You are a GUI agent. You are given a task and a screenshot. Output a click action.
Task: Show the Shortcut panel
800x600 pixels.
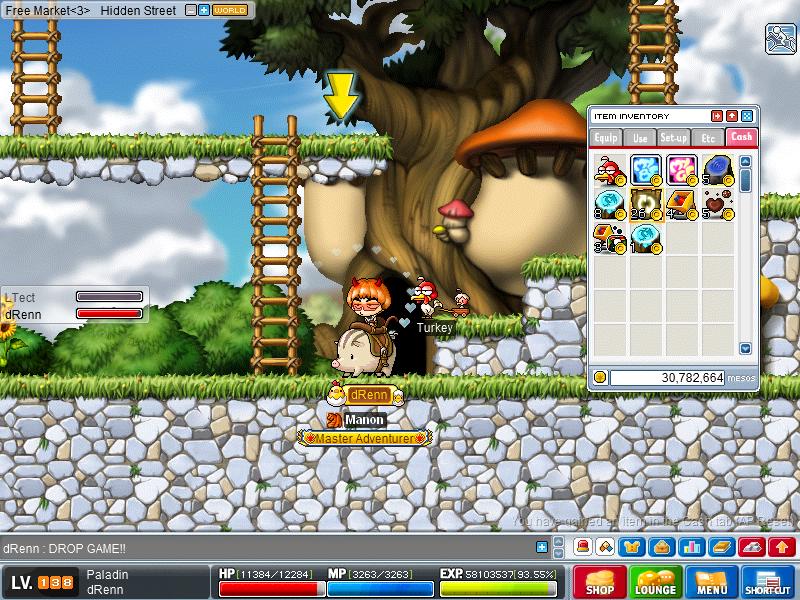768,583
